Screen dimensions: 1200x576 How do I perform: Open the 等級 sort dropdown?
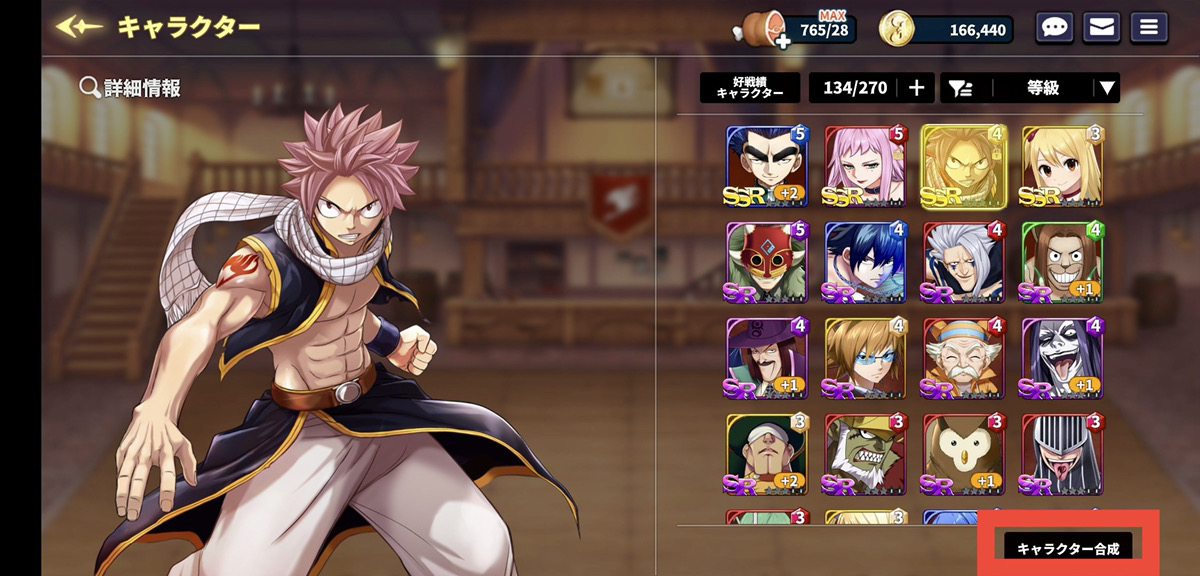pos(1057,88)
